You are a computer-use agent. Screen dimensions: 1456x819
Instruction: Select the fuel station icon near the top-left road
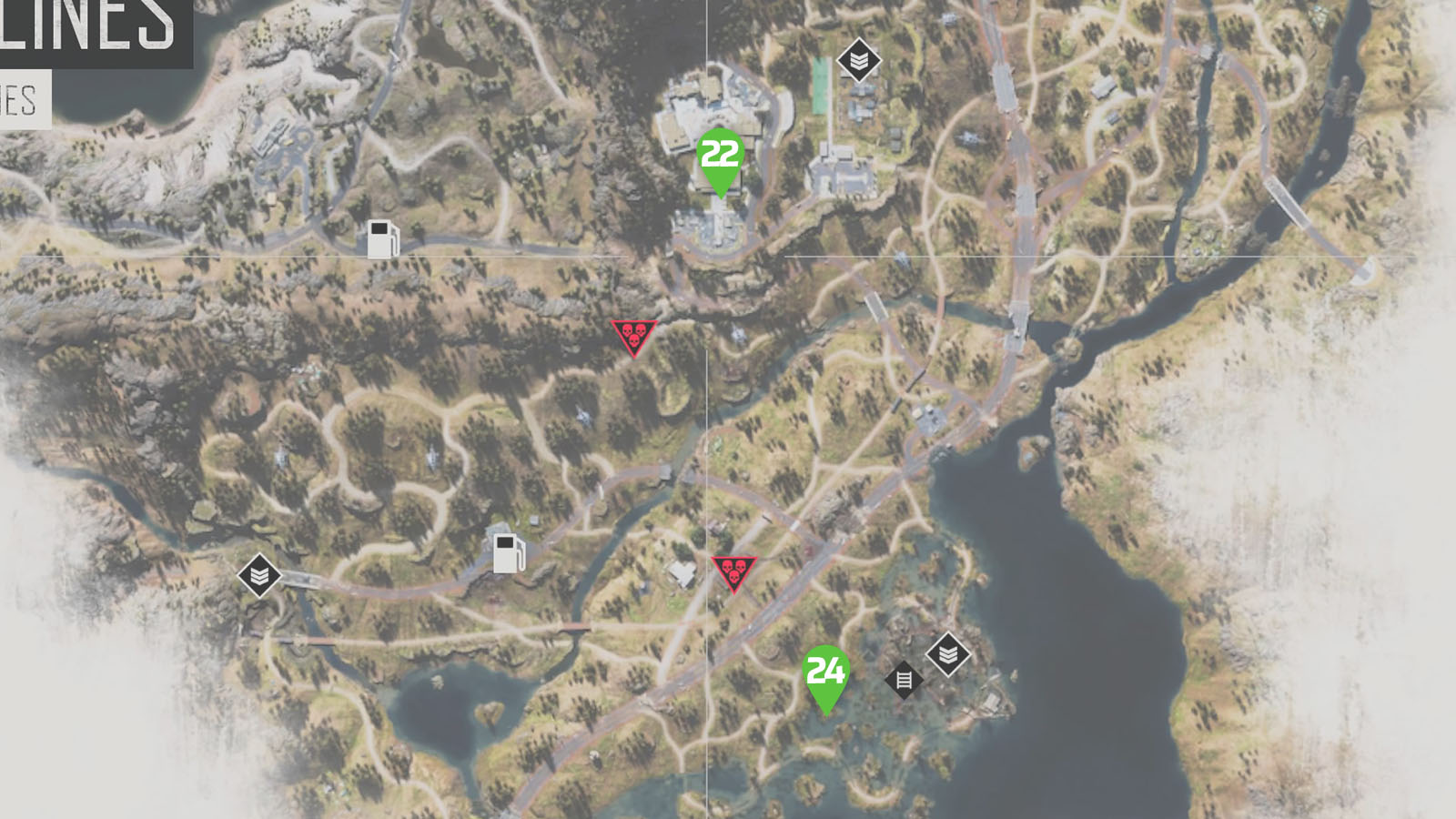(384, 240)
